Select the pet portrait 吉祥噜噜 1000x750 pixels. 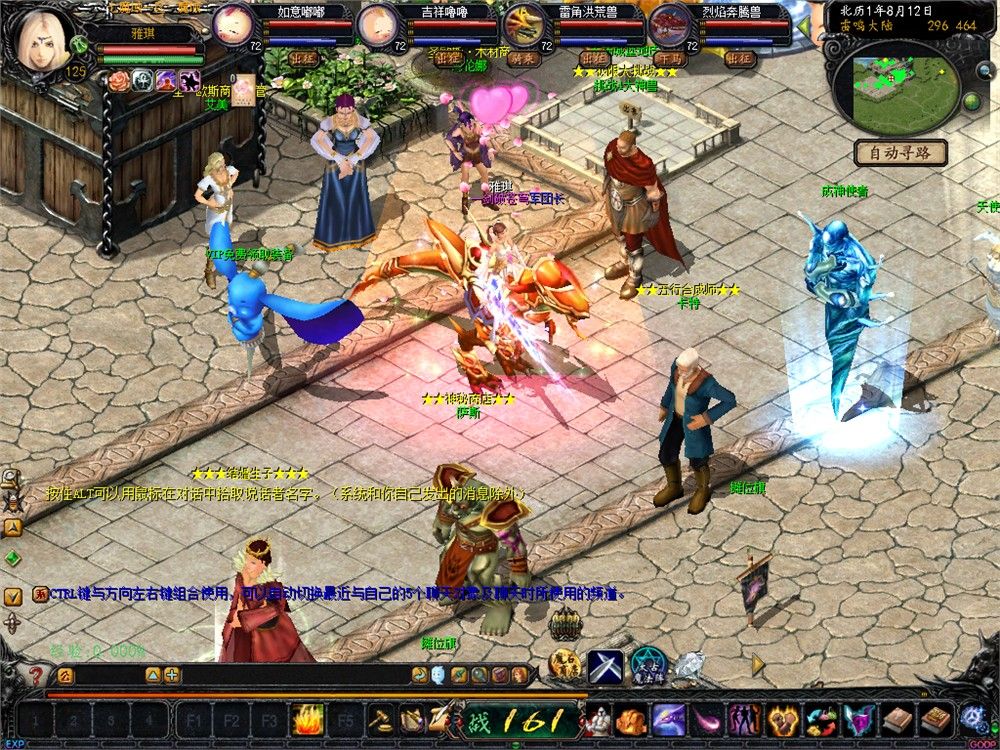tap(378, 24)
